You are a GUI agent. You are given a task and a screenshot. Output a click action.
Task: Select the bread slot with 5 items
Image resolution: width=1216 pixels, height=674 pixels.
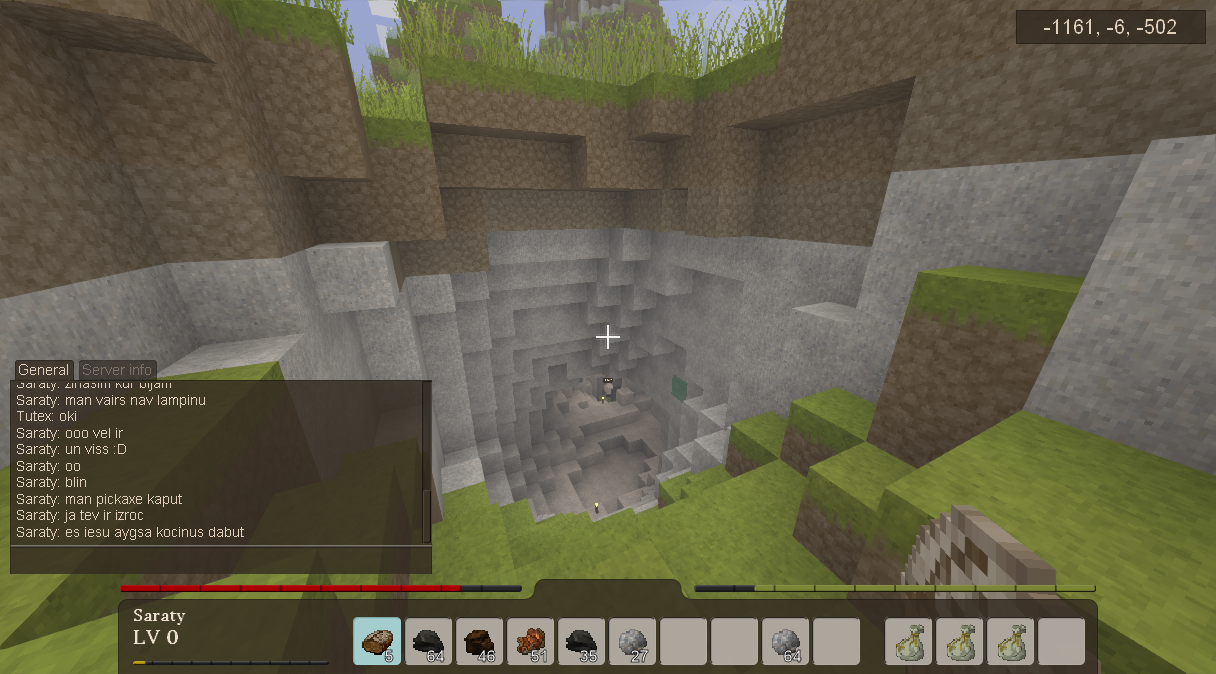[x=377, y=641]
